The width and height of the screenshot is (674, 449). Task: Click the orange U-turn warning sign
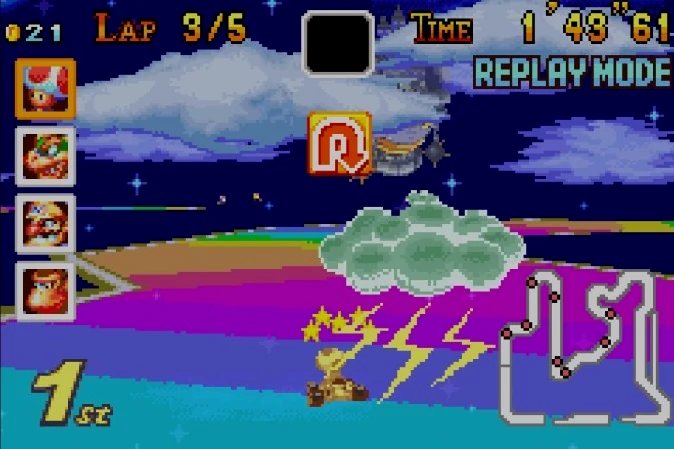point(339,145)
